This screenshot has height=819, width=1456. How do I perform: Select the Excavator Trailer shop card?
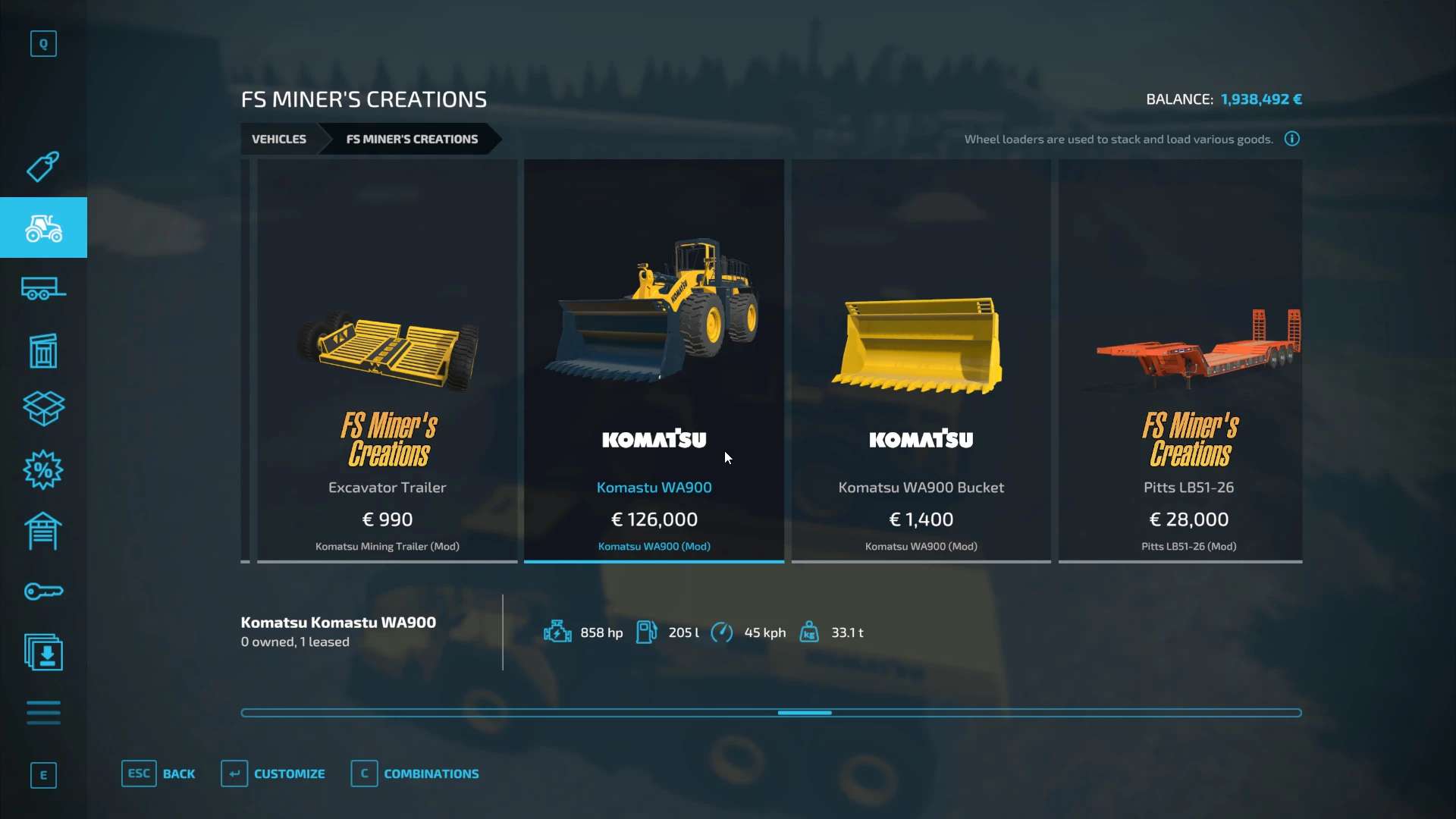[x=387, y=361]
